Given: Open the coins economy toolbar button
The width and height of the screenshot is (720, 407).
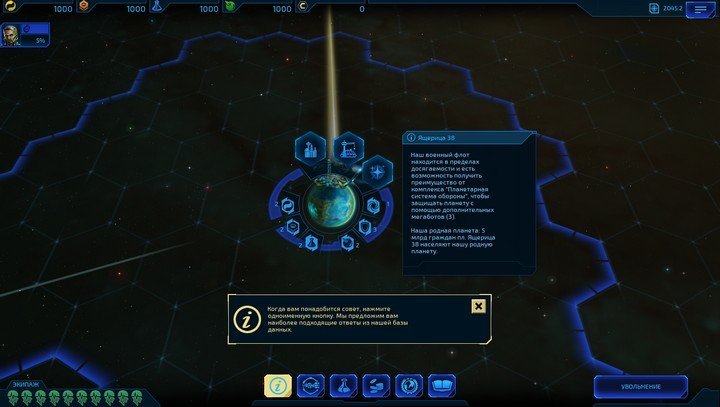Looking at the screenshot, I should [375, 385].
